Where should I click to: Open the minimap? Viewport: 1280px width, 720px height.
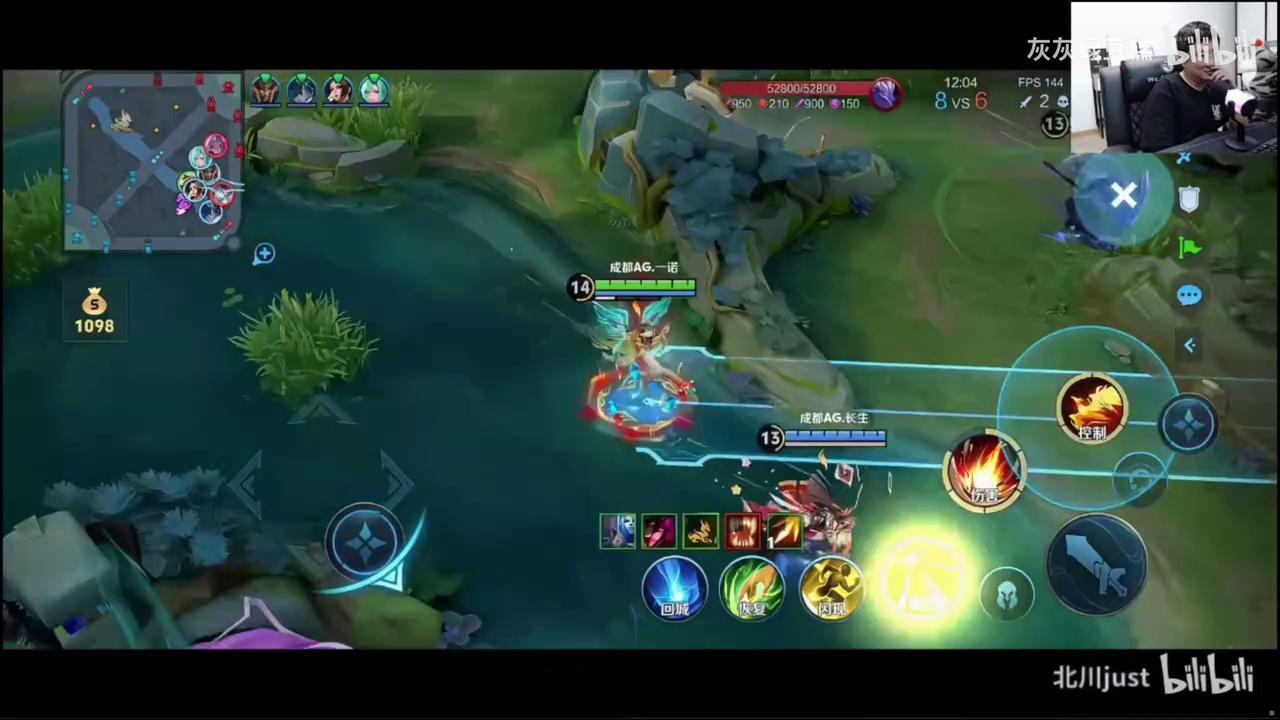pyautogui.click(x=152, y=160)
